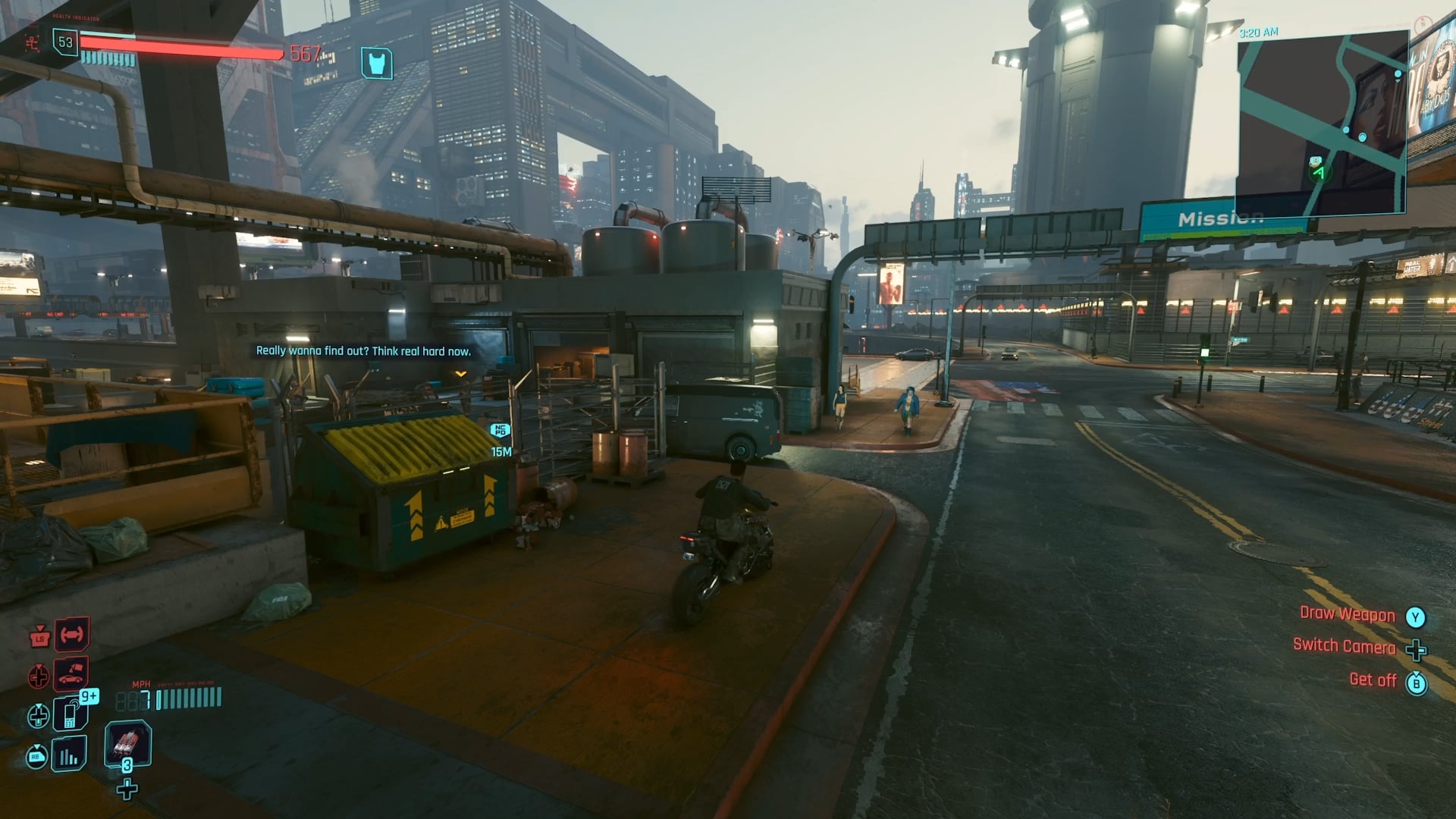Viewport: 1456px width, 819px height.
Task: Activate the red vehicle brake icon
Action: click(x=71, y=634)
